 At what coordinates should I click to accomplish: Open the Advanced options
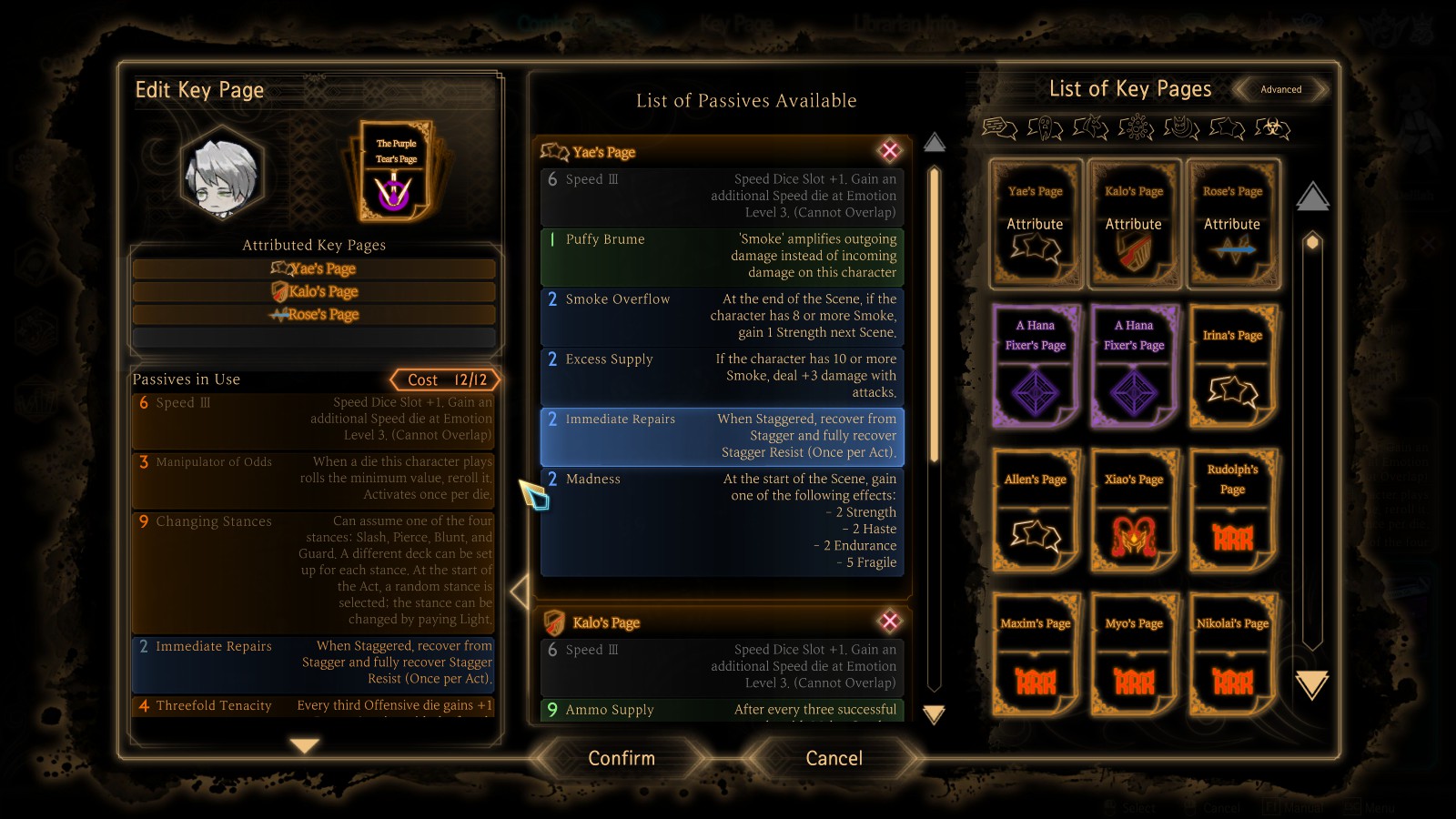[1281, 89]
